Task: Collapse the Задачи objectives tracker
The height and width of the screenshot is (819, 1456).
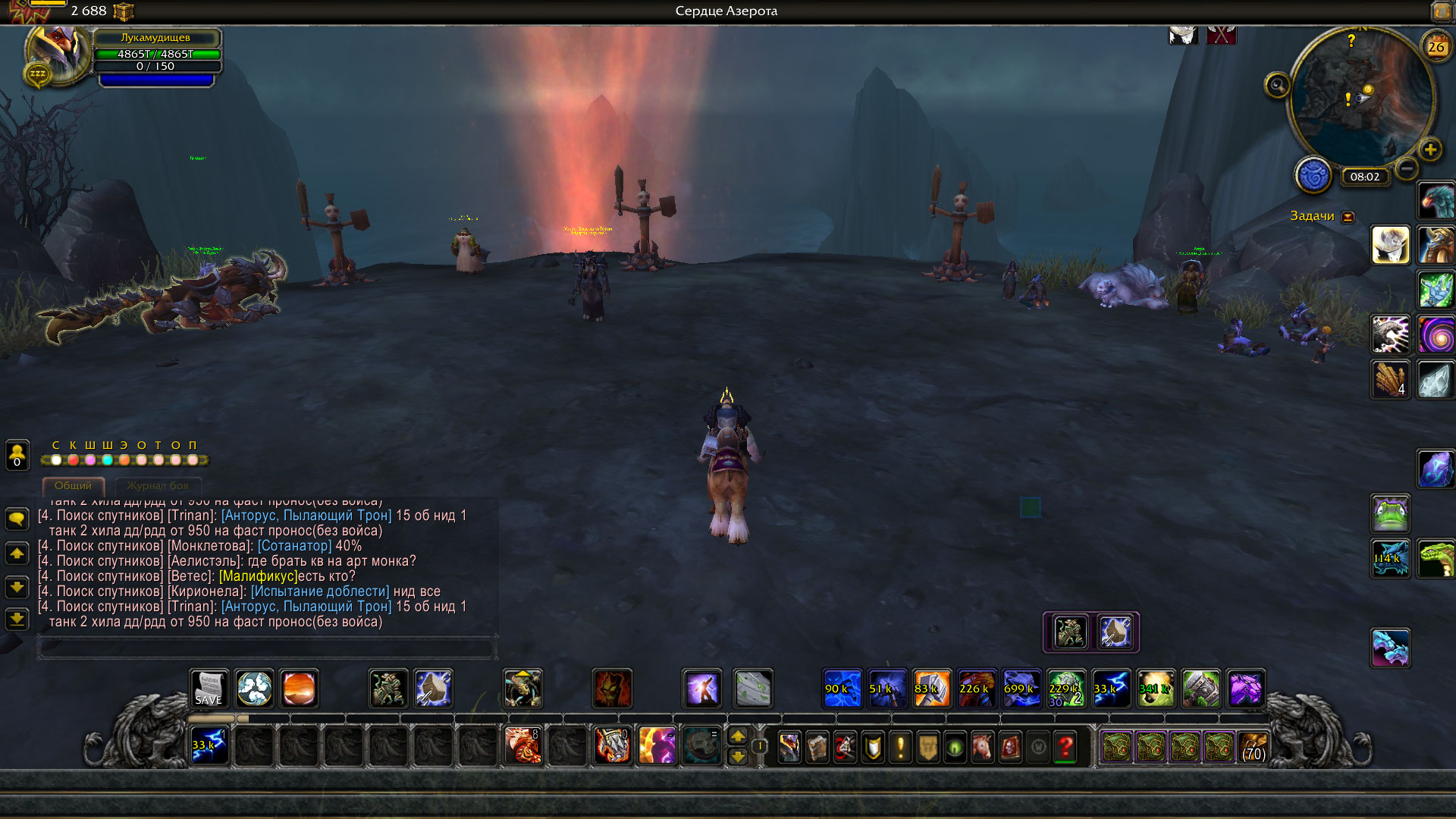Action: [x=1348, y=217]
